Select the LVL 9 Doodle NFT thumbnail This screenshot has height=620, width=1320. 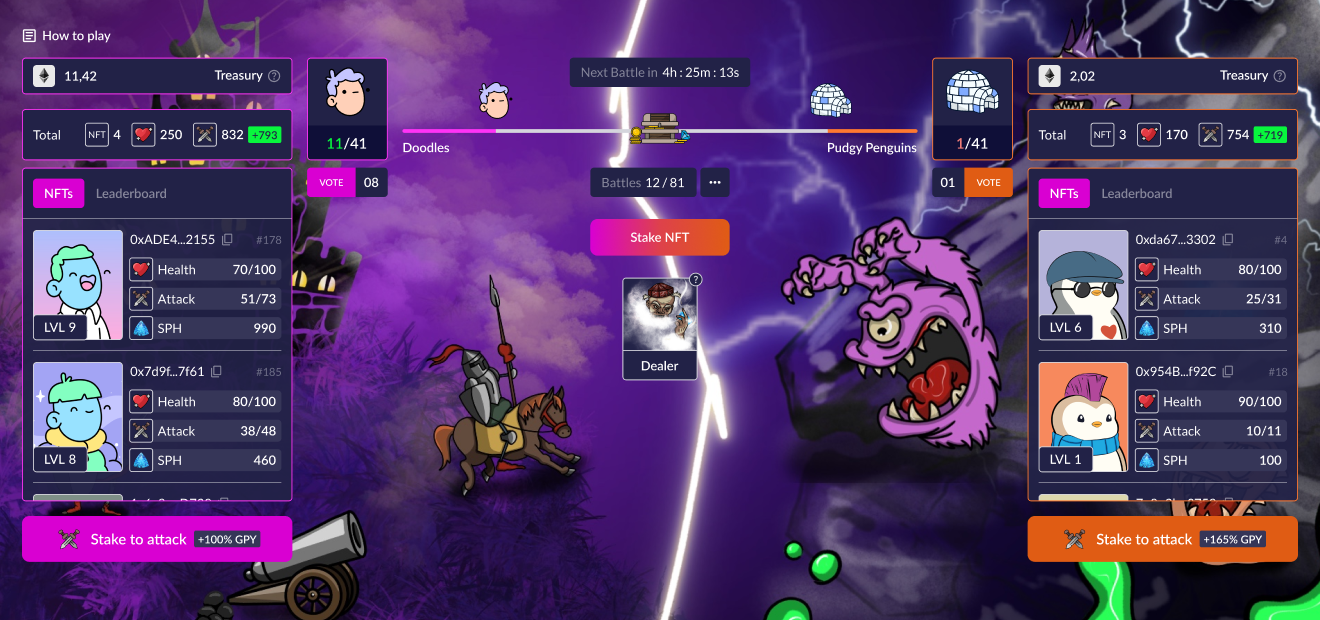pos(78,285)
